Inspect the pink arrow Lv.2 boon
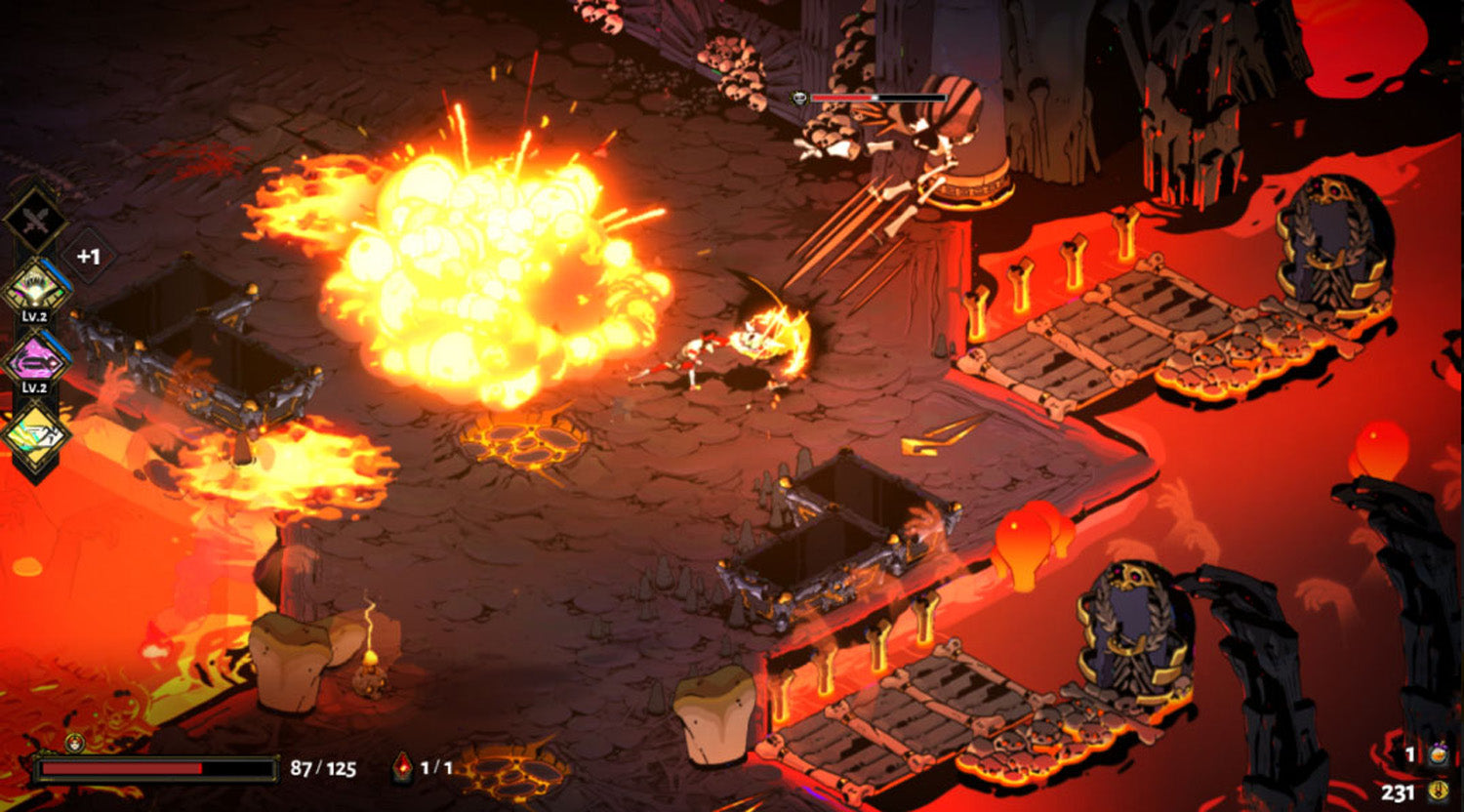This screenshot has width=1464, height=812. pyautogui.click(x=36, y=360)
